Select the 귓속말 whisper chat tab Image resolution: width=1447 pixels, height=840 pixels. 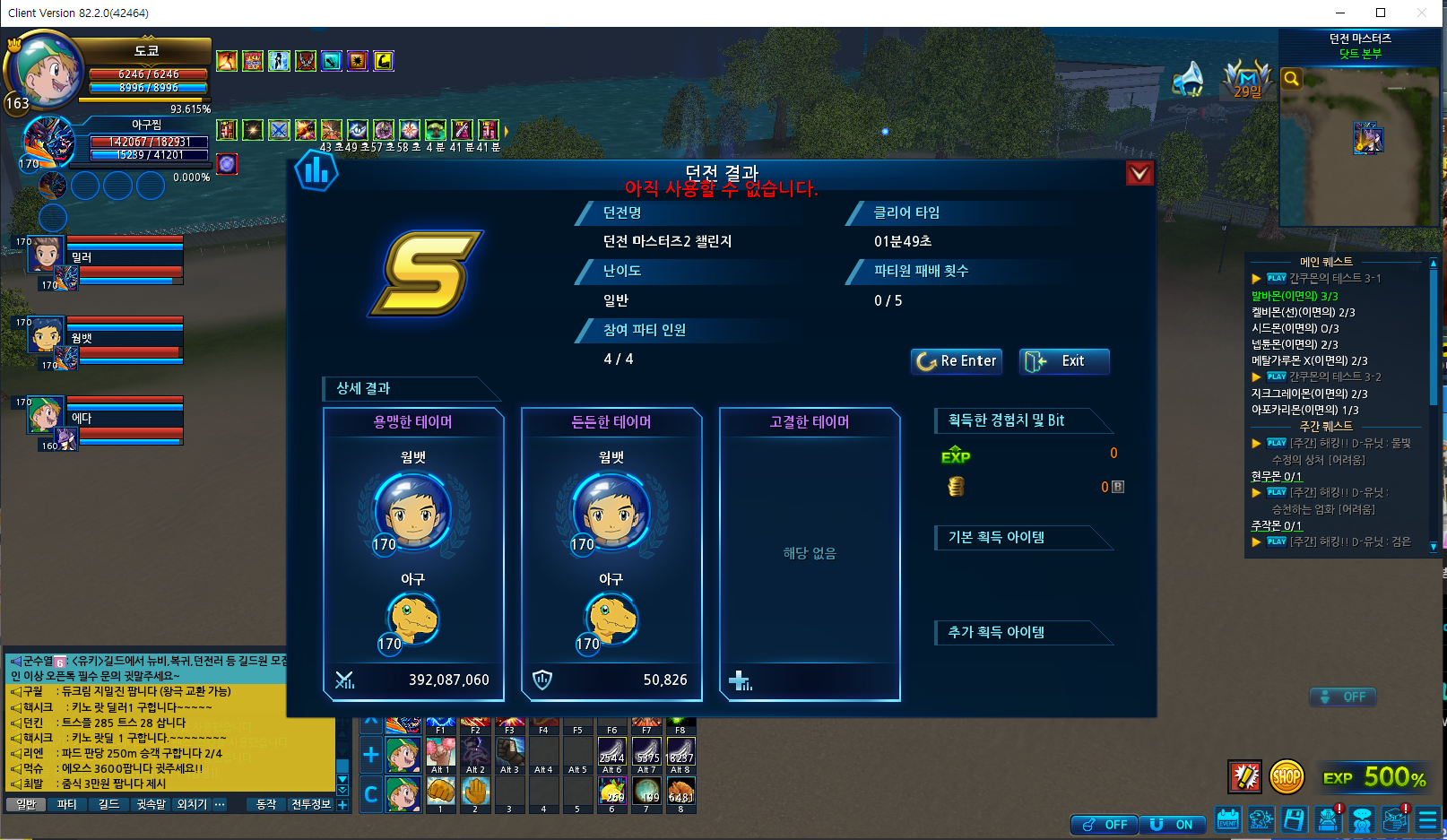[151, 804]
